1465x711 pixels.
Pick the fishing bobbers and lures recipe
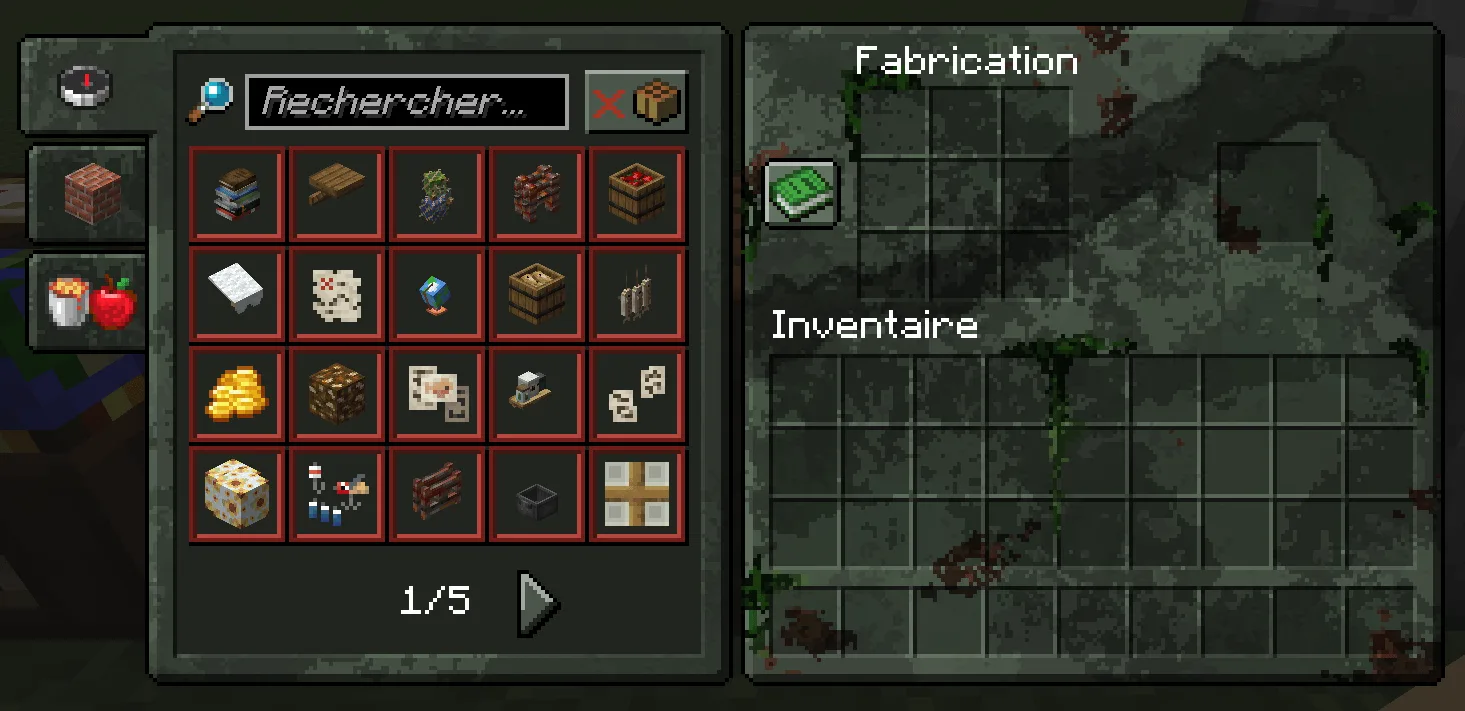click(x=337, y=495)
